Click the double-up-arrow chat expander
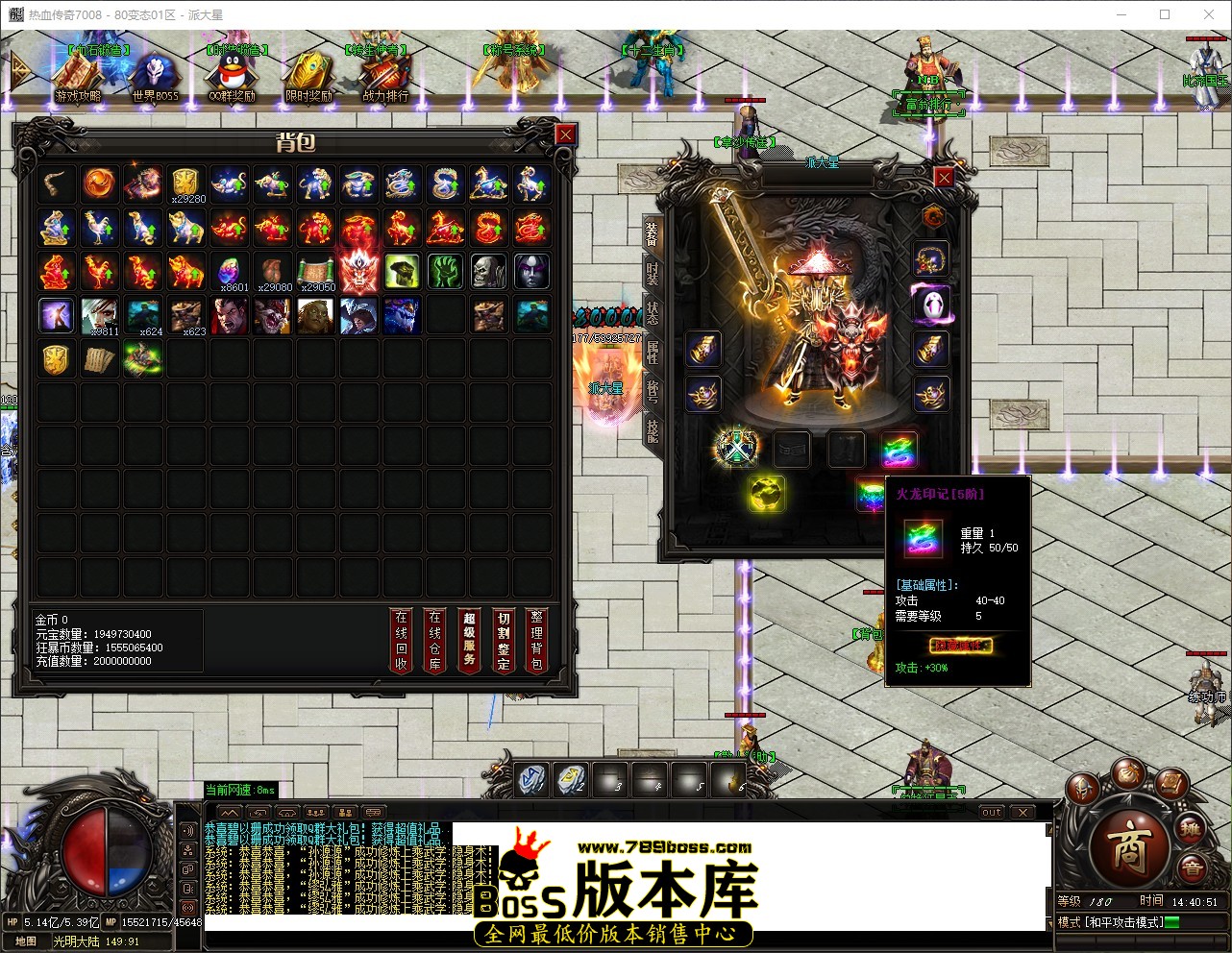This screenshot has width=1232, height=953. click(230, 812)
